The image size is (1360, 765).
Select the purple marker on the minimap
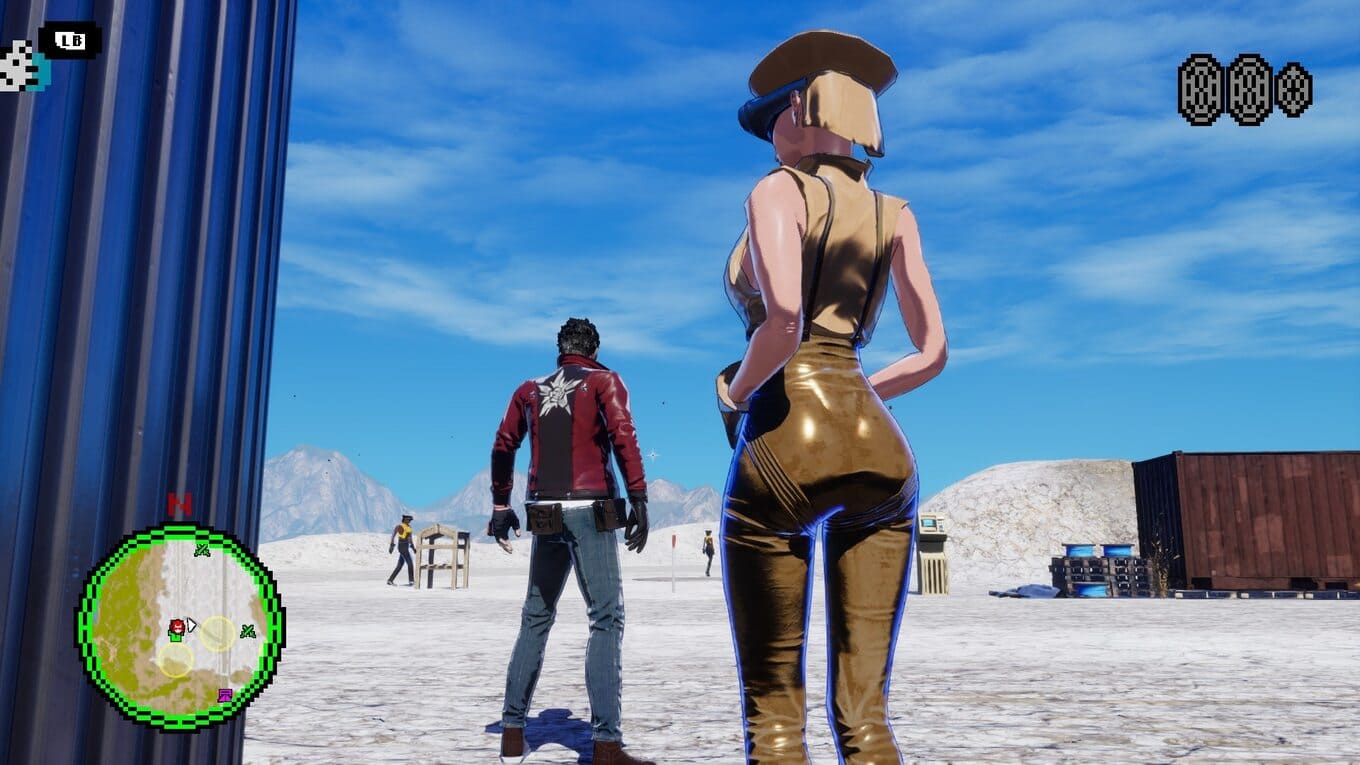(225, 695)
